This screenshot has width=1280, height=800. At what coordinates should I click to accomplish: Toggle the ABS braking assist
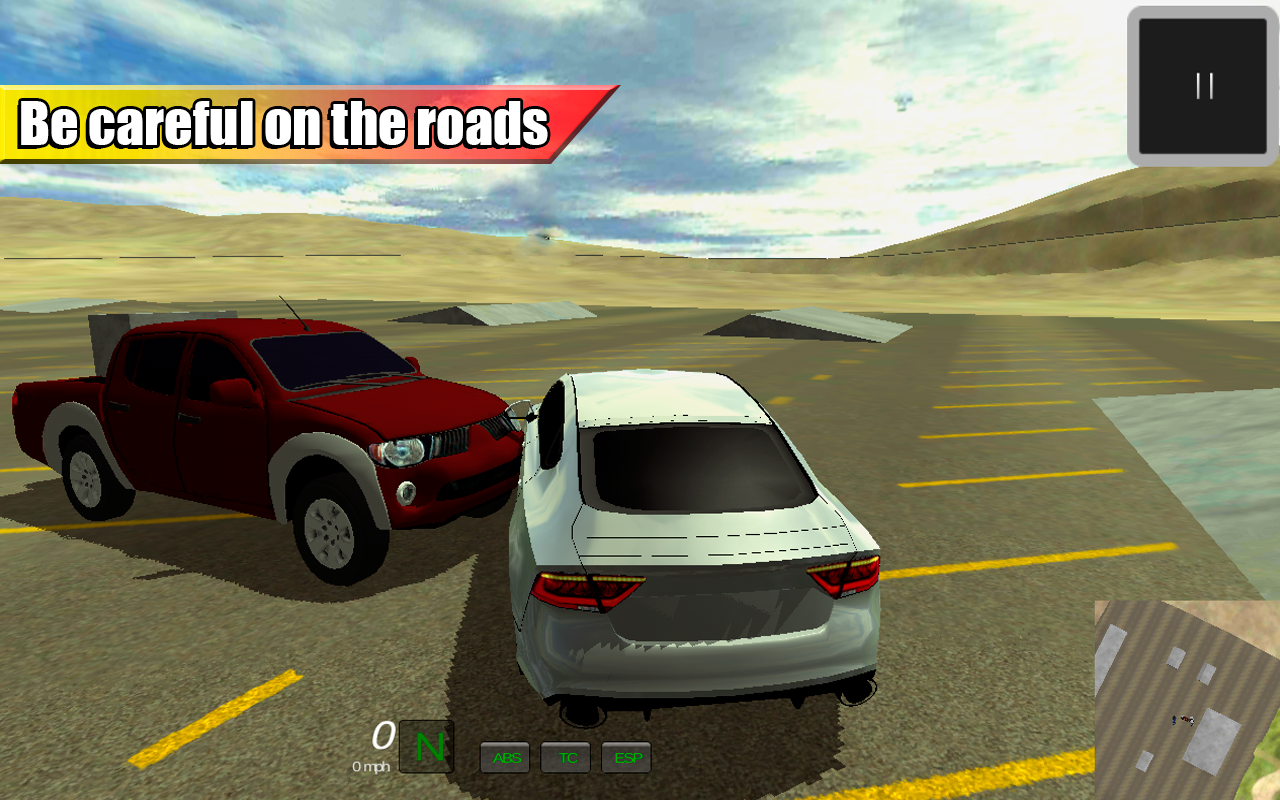(x=505, y=758)
